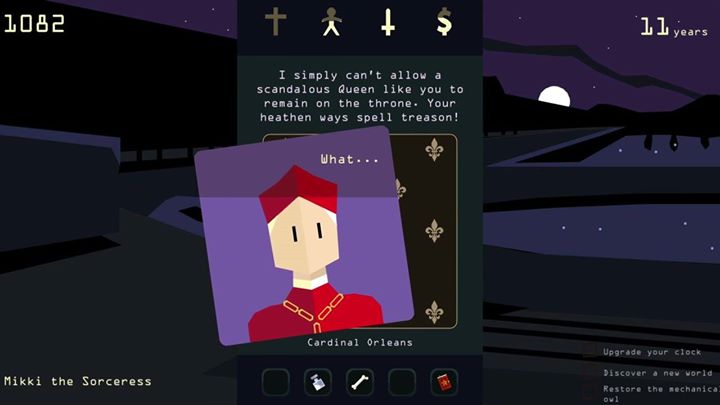Open the red spellbook item
The image size is (720, 405).
point(443,381)
